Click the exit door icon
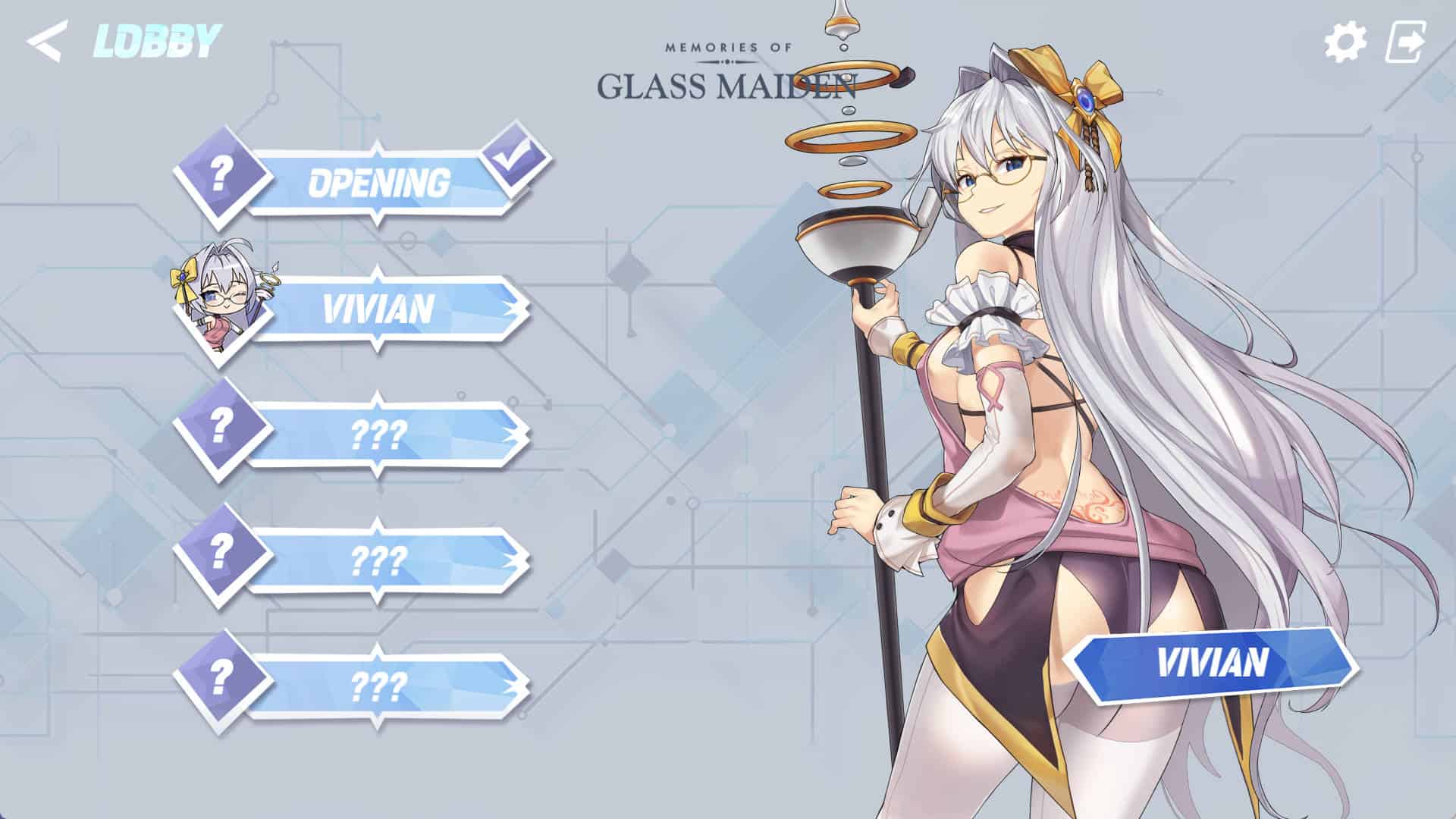Viewport: 1456px width, 819px height. 1404,42
